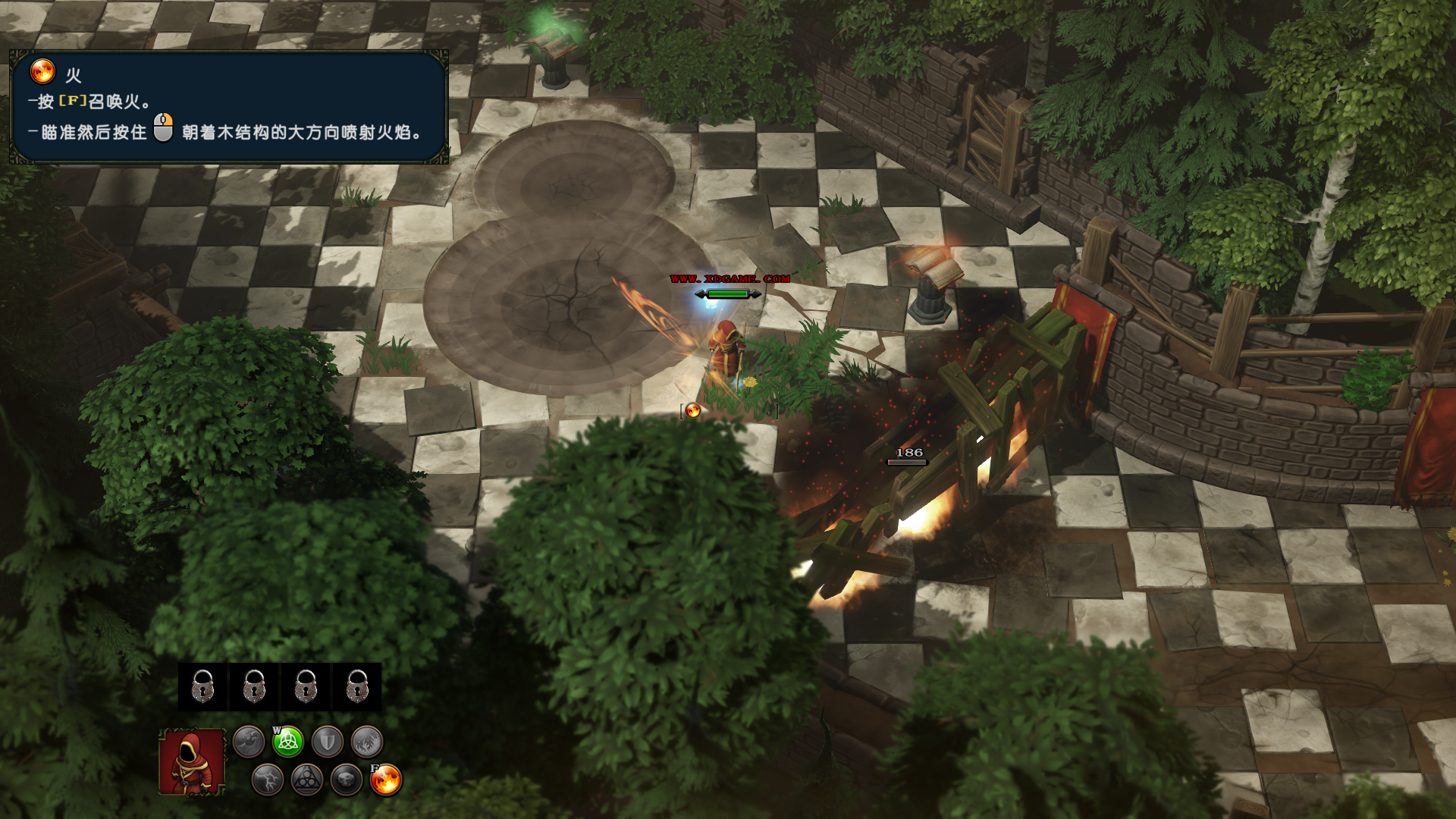Click the queued fire element above hotbar

tap(693, 411)
